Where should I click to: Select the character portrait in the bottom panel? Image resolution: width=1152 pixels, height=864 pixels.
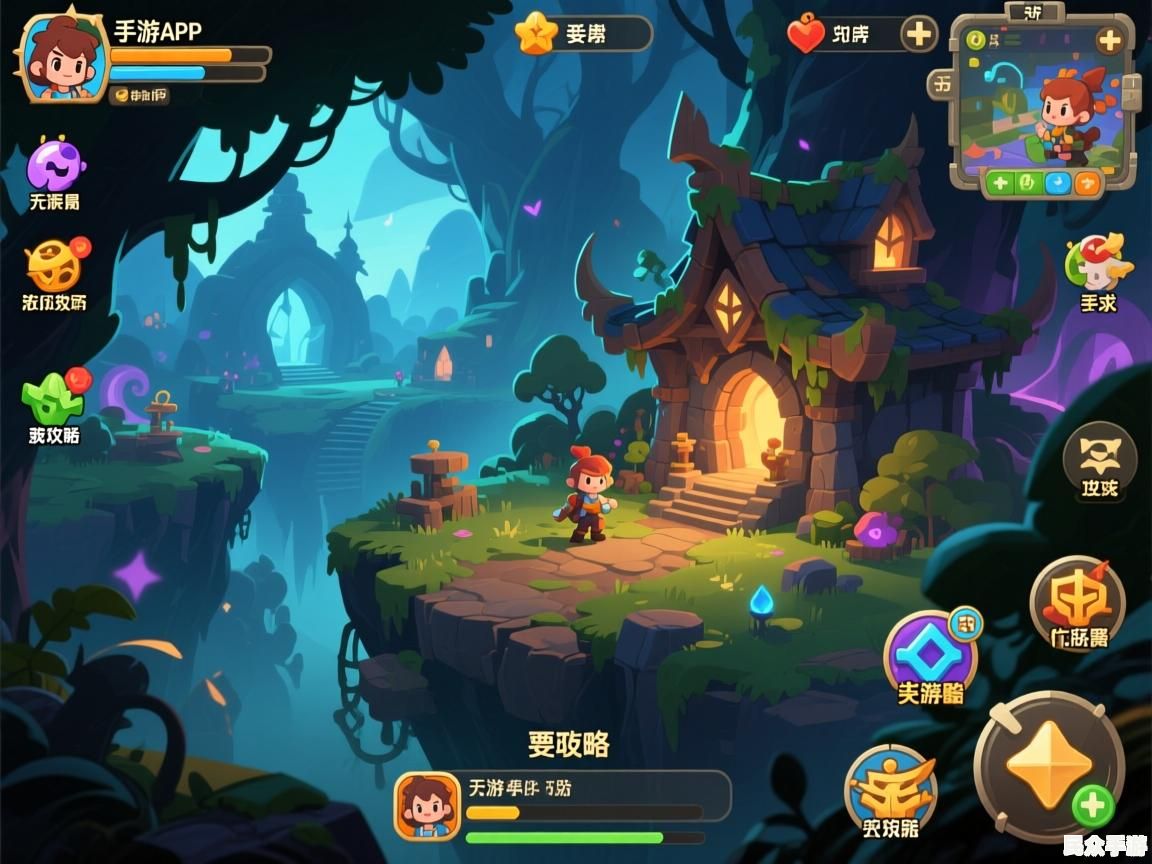point(427,805)
